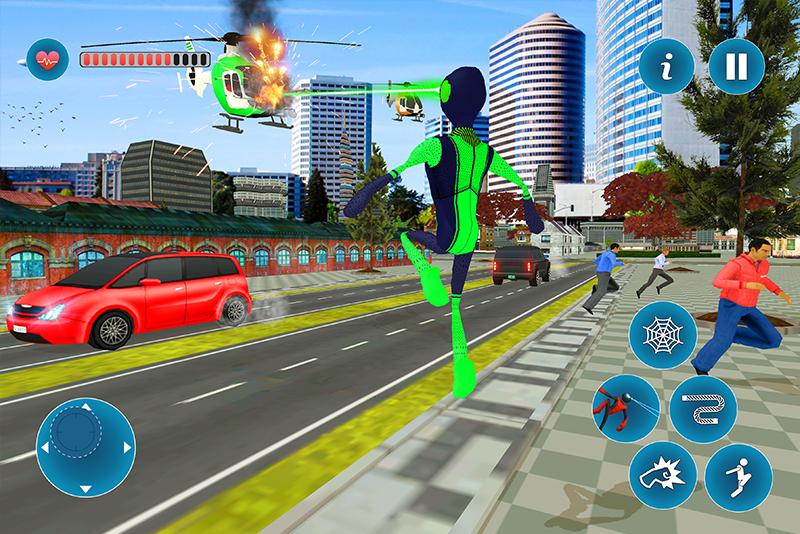Viewport: 800px width, 534px height.
Task: Click the virtual movement joystick
Action: 85,446
